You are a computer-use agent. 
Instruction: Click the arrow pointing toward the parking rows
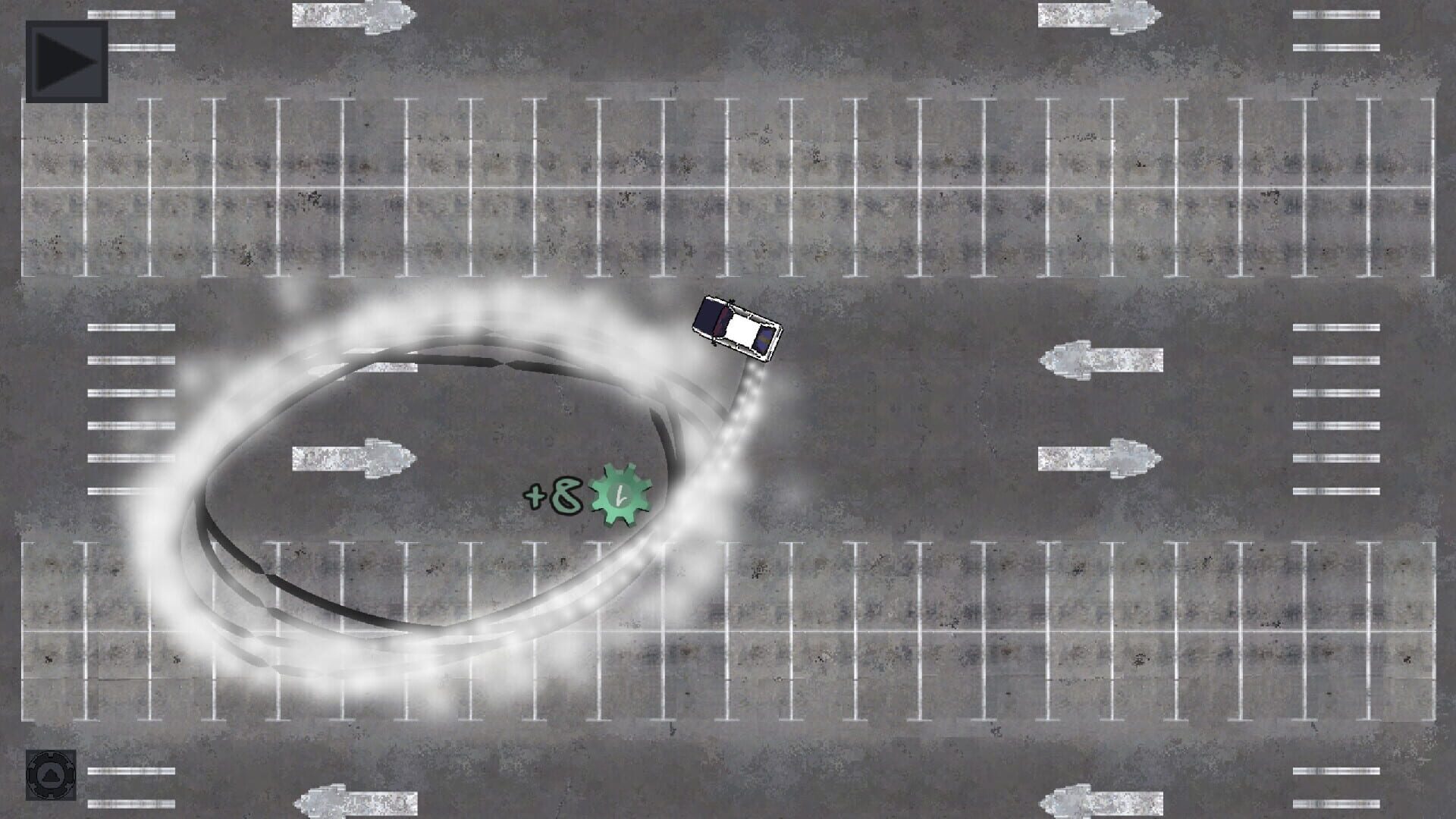[x=1098, y=455]
